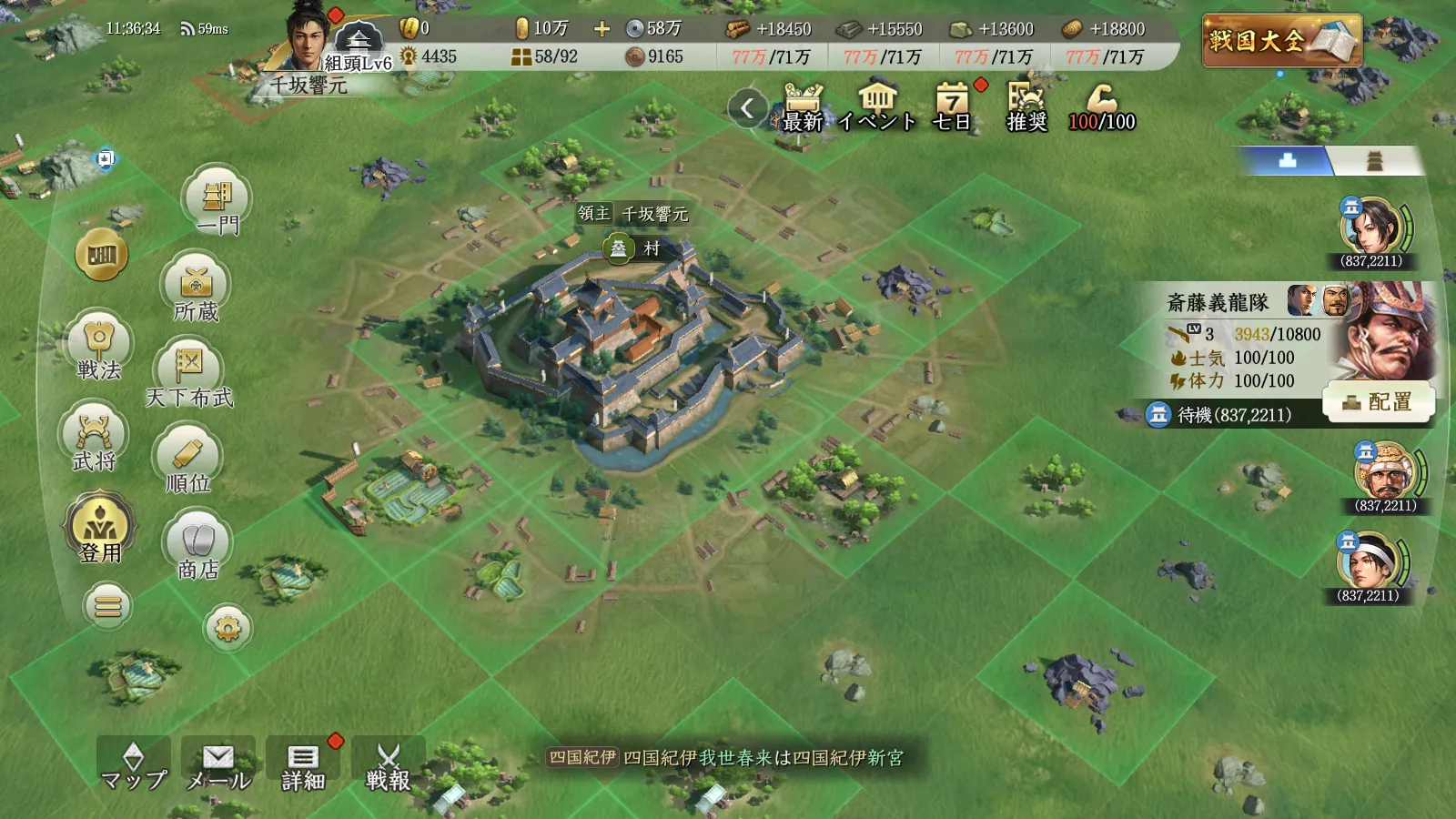Open the 詳細 details panel
The height and width of the screenshot is (819, 1456).
(x=303, y=766)
